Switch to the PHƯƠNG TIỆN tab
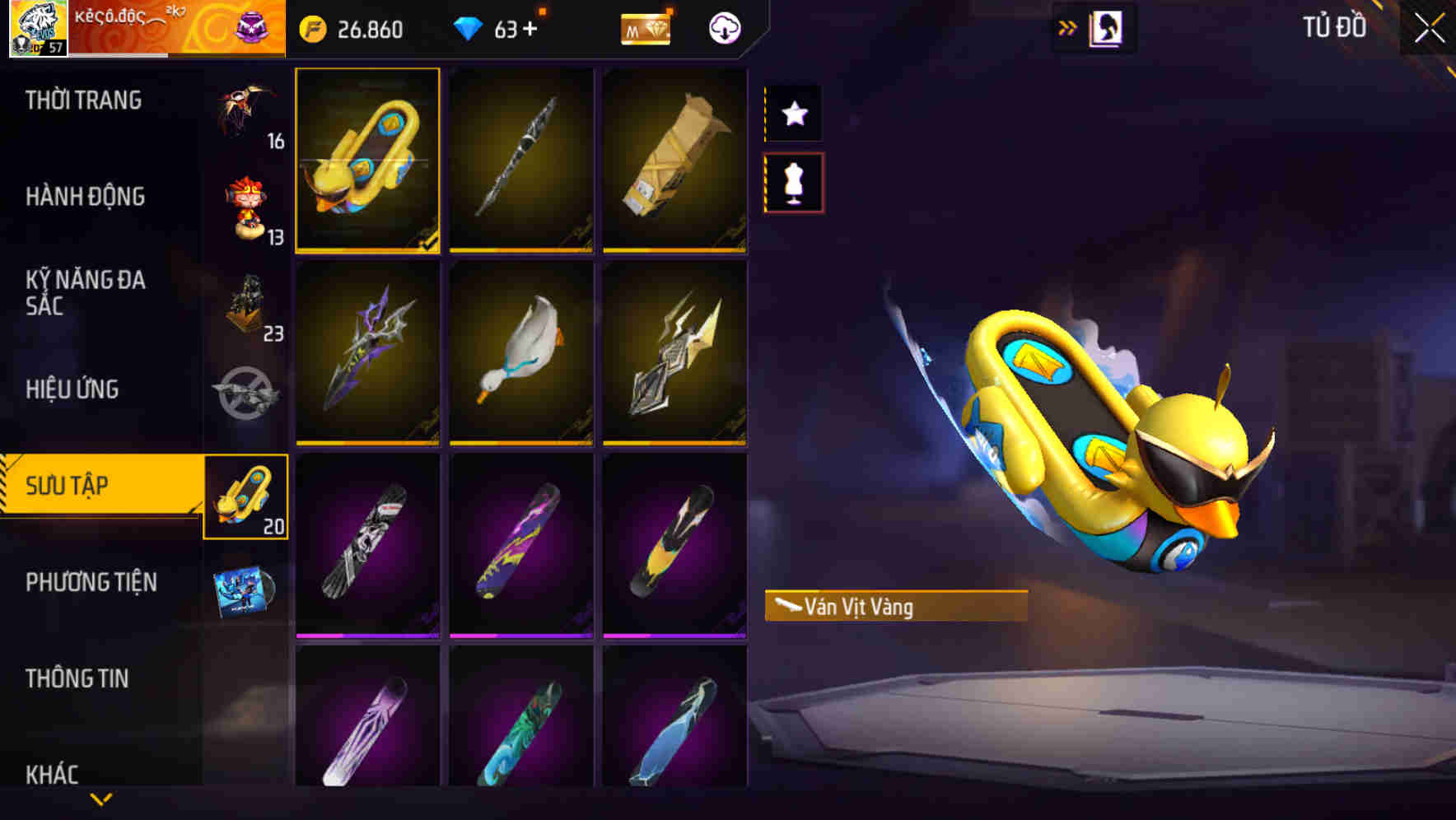This screenshot has height=820, width=1456. [x=91, y=582]
